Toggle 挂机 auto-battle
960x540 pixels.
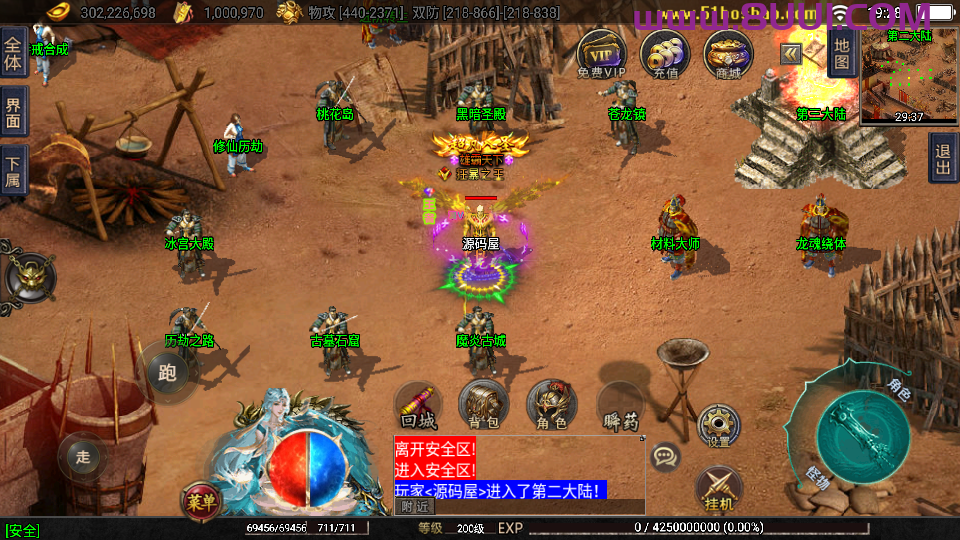pos(718,488)
